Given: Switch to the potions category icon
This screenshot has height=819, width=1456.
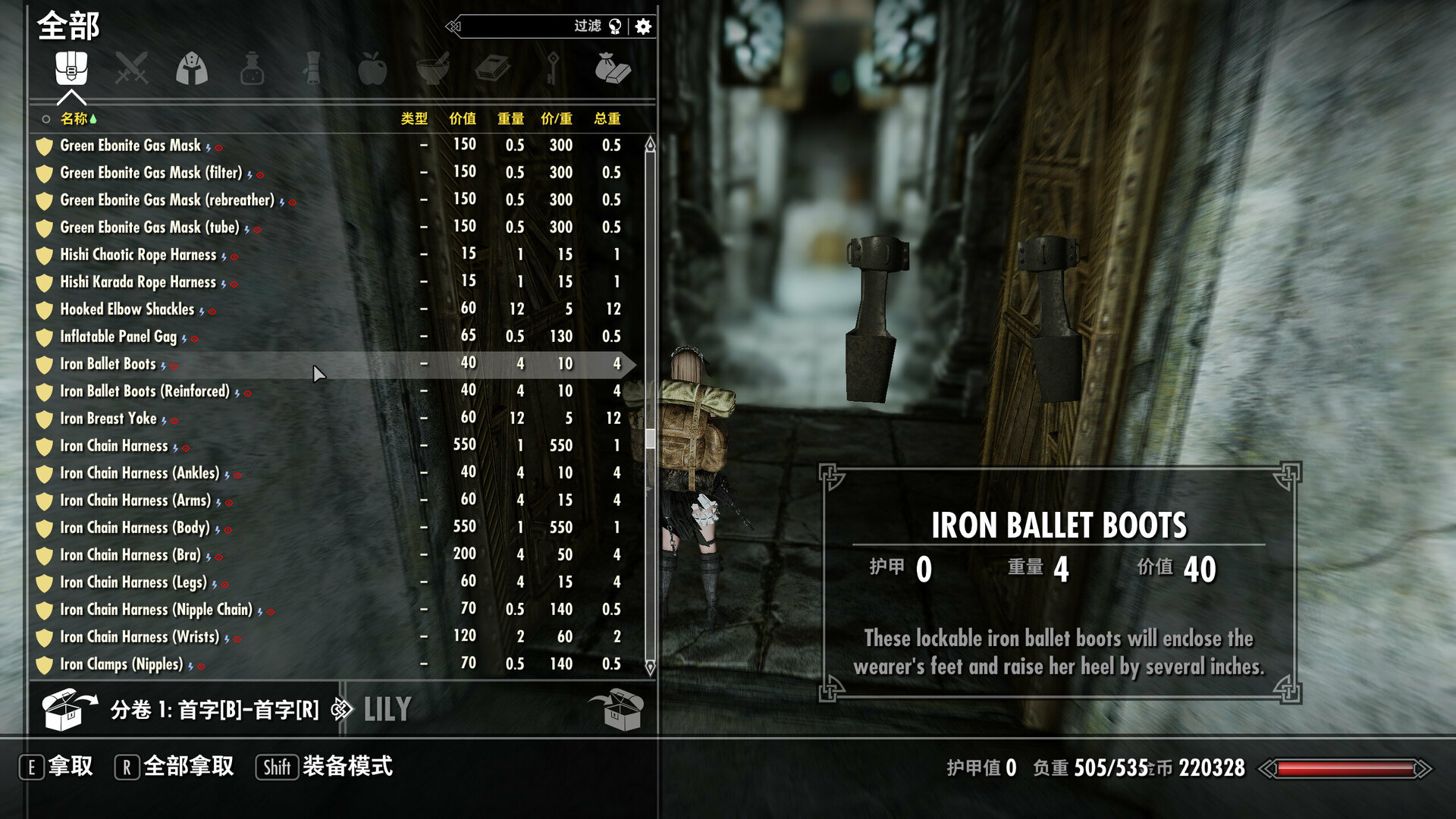Looking at the screenshot, I should 253,68.
